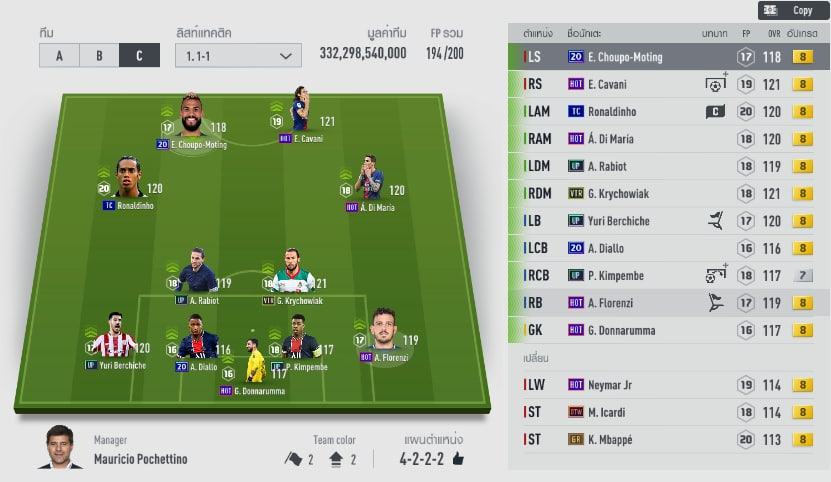
Task: Pick Á. Di María on the pitch
Action: click(x=370, y=180)
